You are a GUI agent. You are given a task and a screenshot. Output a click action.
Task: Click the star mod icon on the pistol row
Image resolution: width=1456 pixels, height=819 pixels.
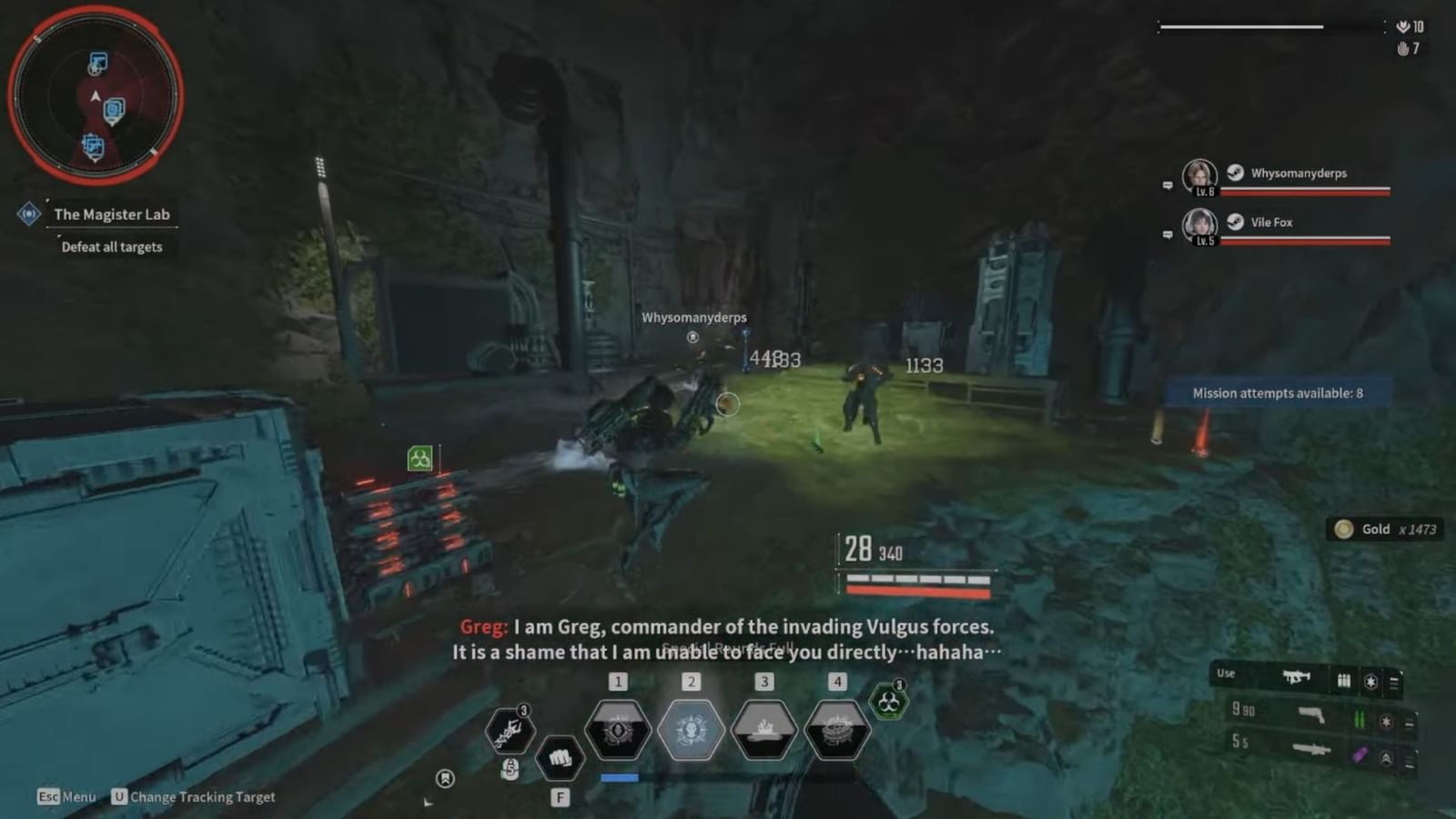[x=1387, y=722]
